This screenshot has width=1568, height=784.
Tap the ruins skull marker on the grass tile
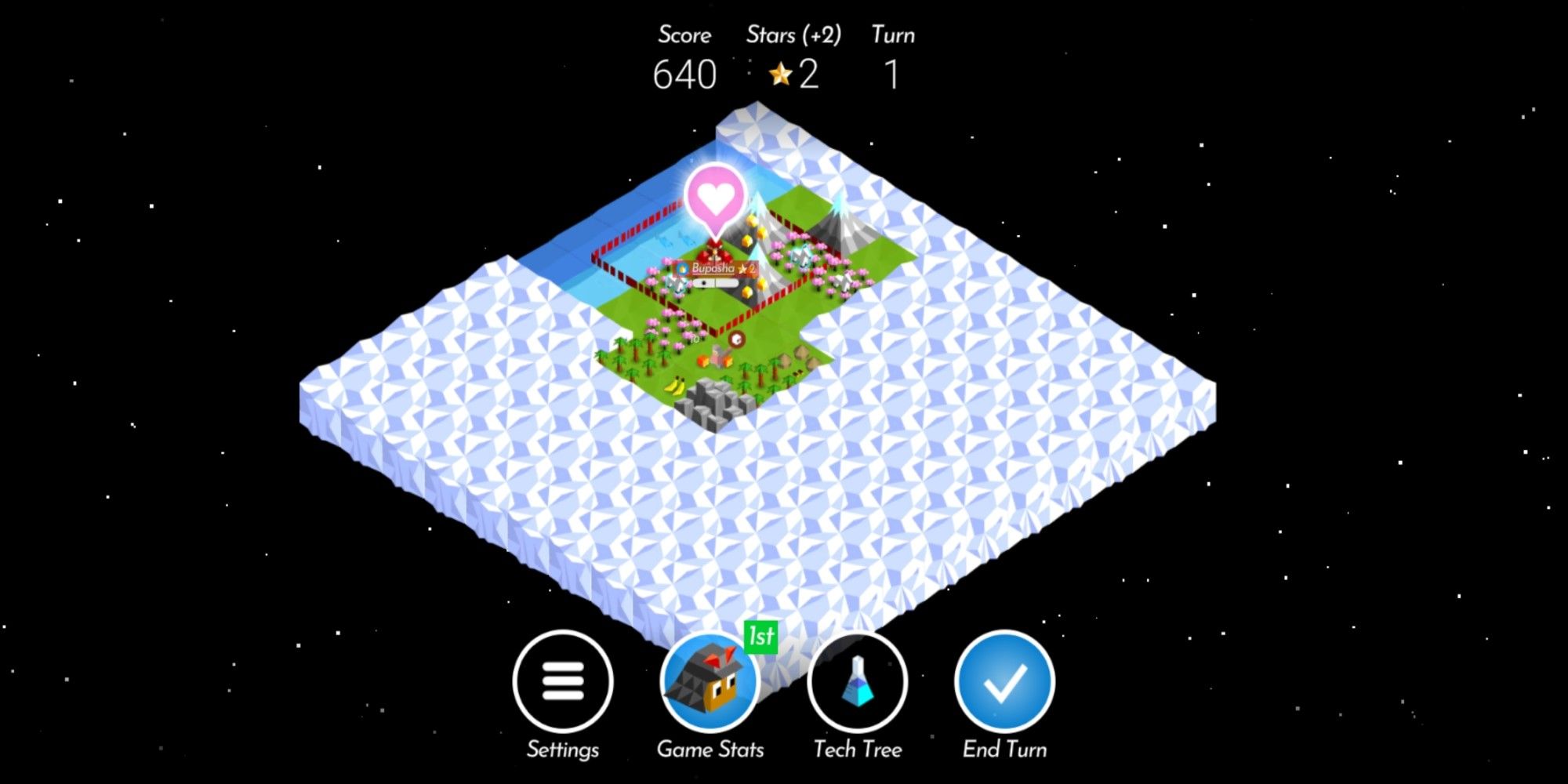[735, 338]
